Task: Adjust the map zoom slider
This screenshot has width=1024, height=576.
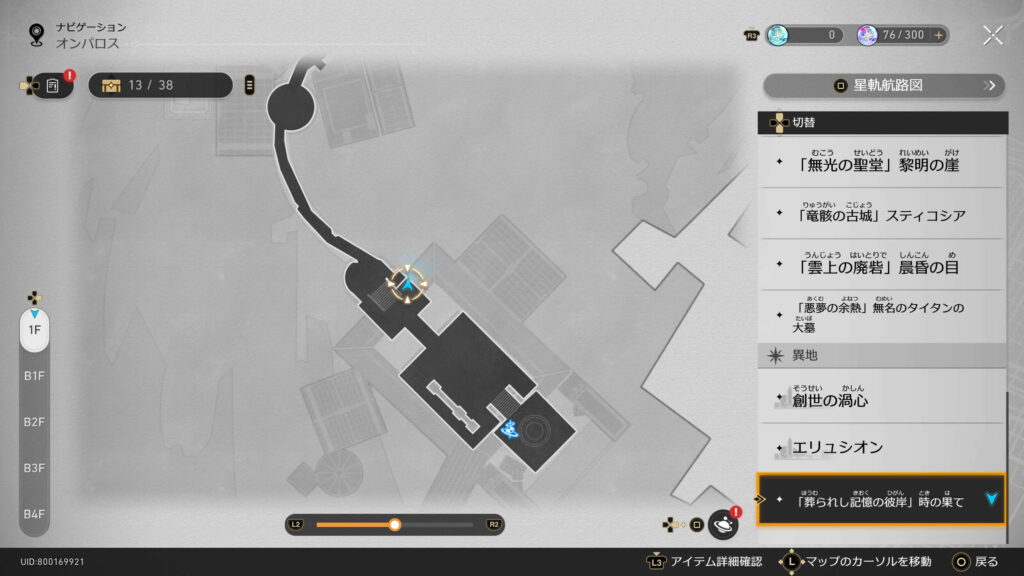Action: pyautogui.click(x=395, y=524)
